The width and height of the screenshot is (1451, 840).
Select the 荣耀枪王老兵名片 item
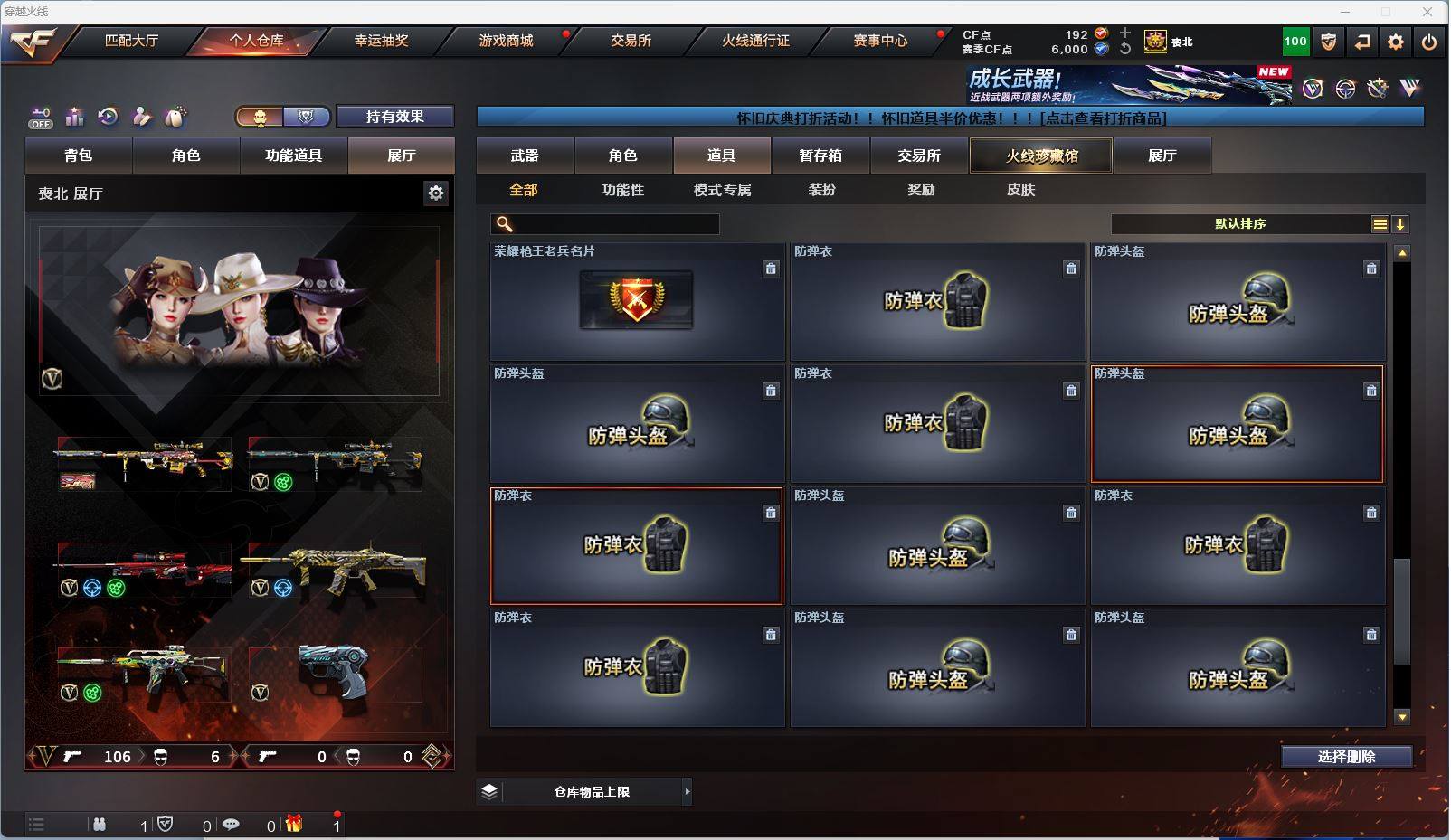coord(637,302)
